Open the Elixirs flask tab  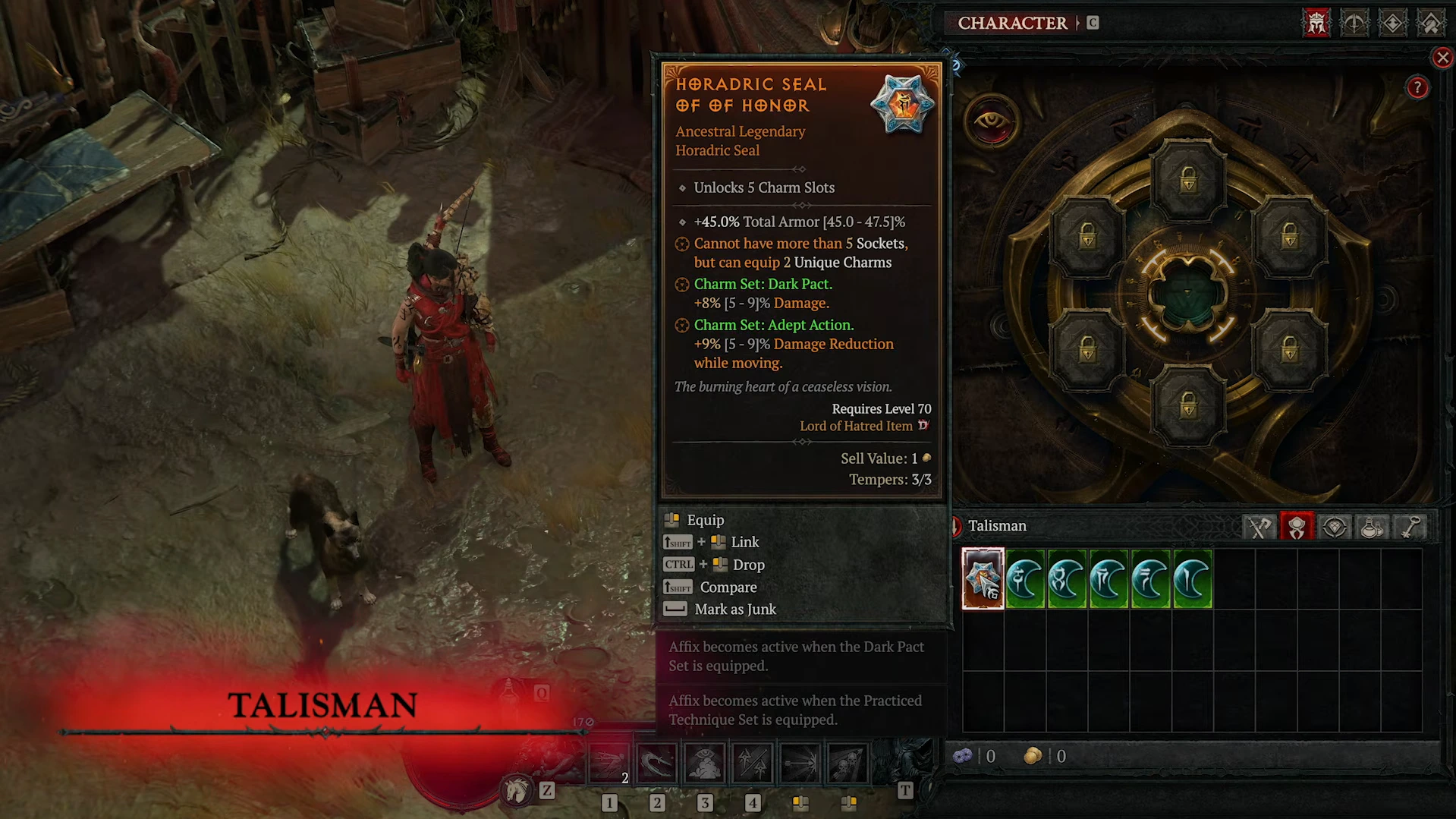point(1373,526)
